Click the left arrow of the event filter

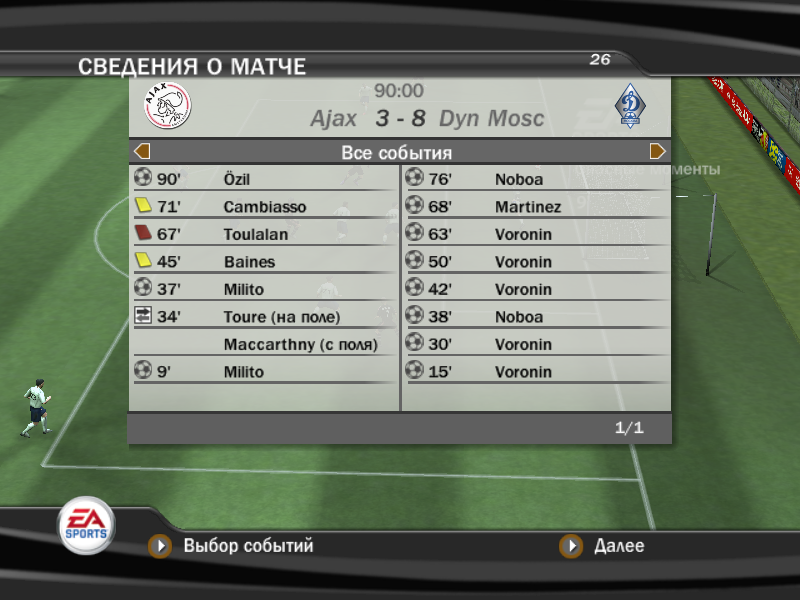(142, 152)
